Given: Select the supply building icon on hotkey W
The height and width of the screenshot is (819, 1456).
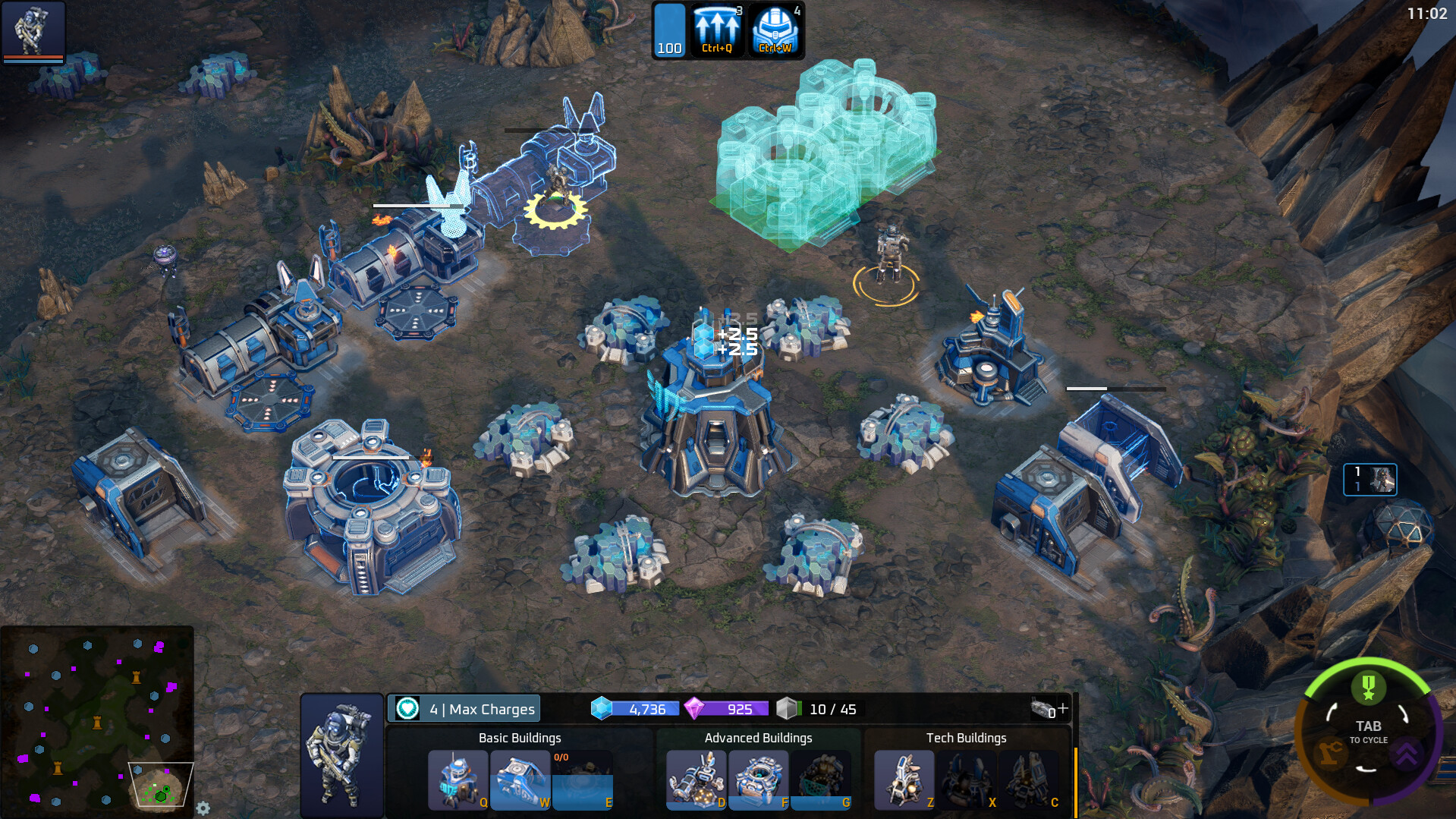Looking at the screenshot, I should (520, 780).
